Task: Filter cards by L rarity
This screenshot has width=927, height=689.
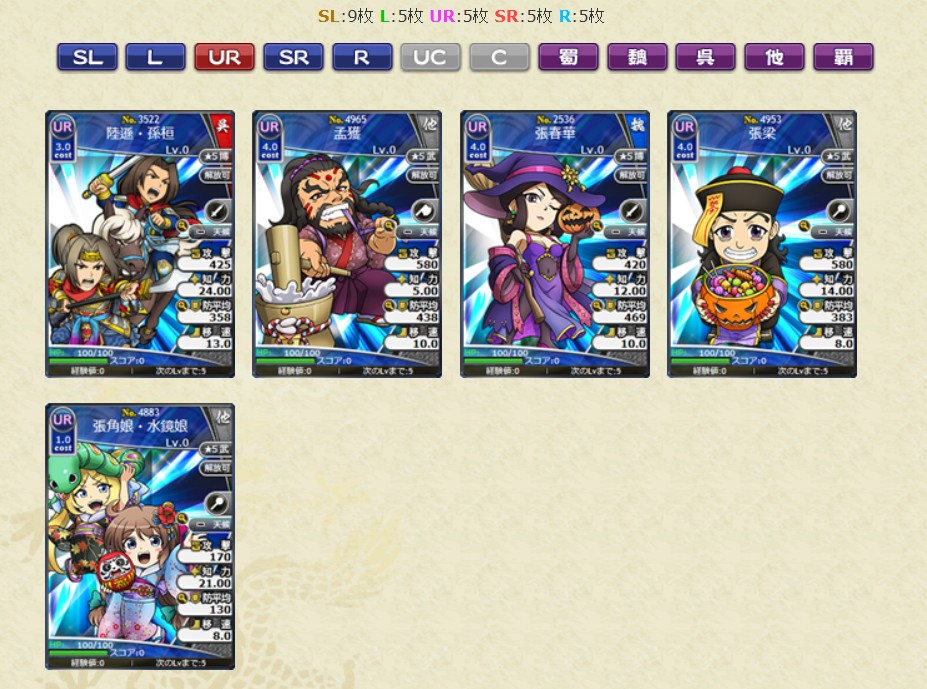Action: point(155,57)
